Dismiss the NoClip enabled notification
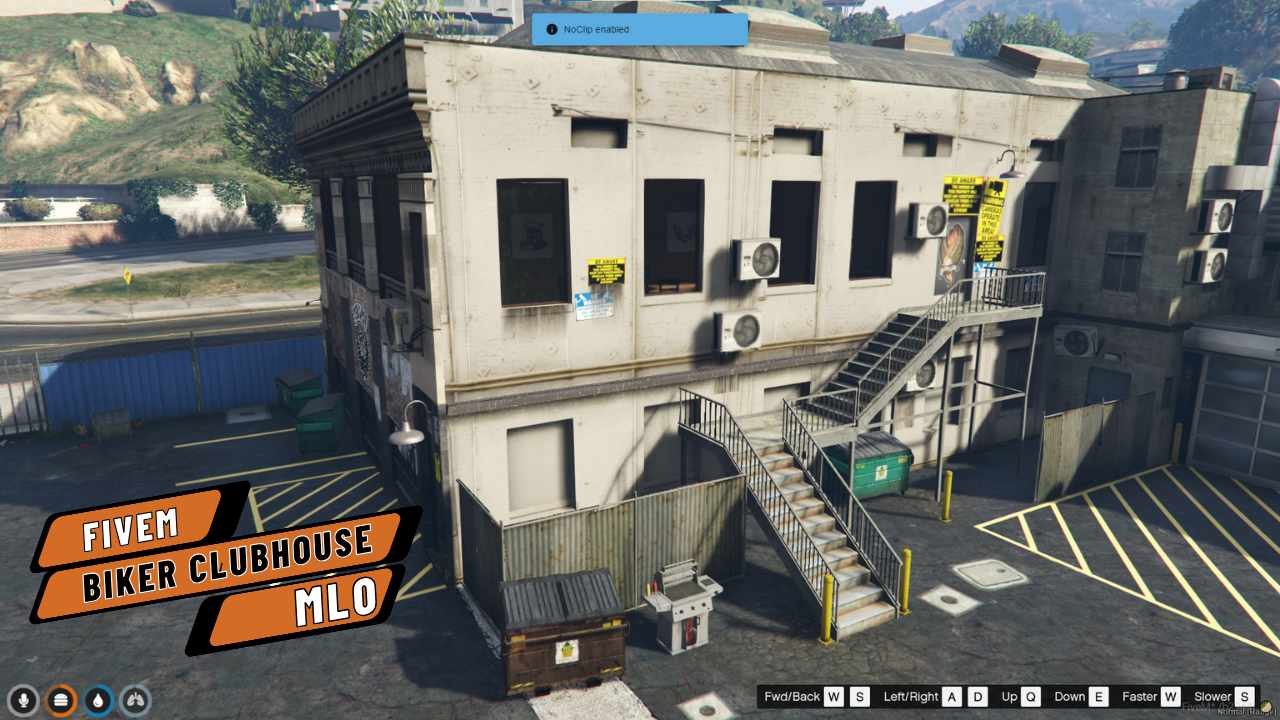The width and height of the screenshot is (1280, 720). 639,30
